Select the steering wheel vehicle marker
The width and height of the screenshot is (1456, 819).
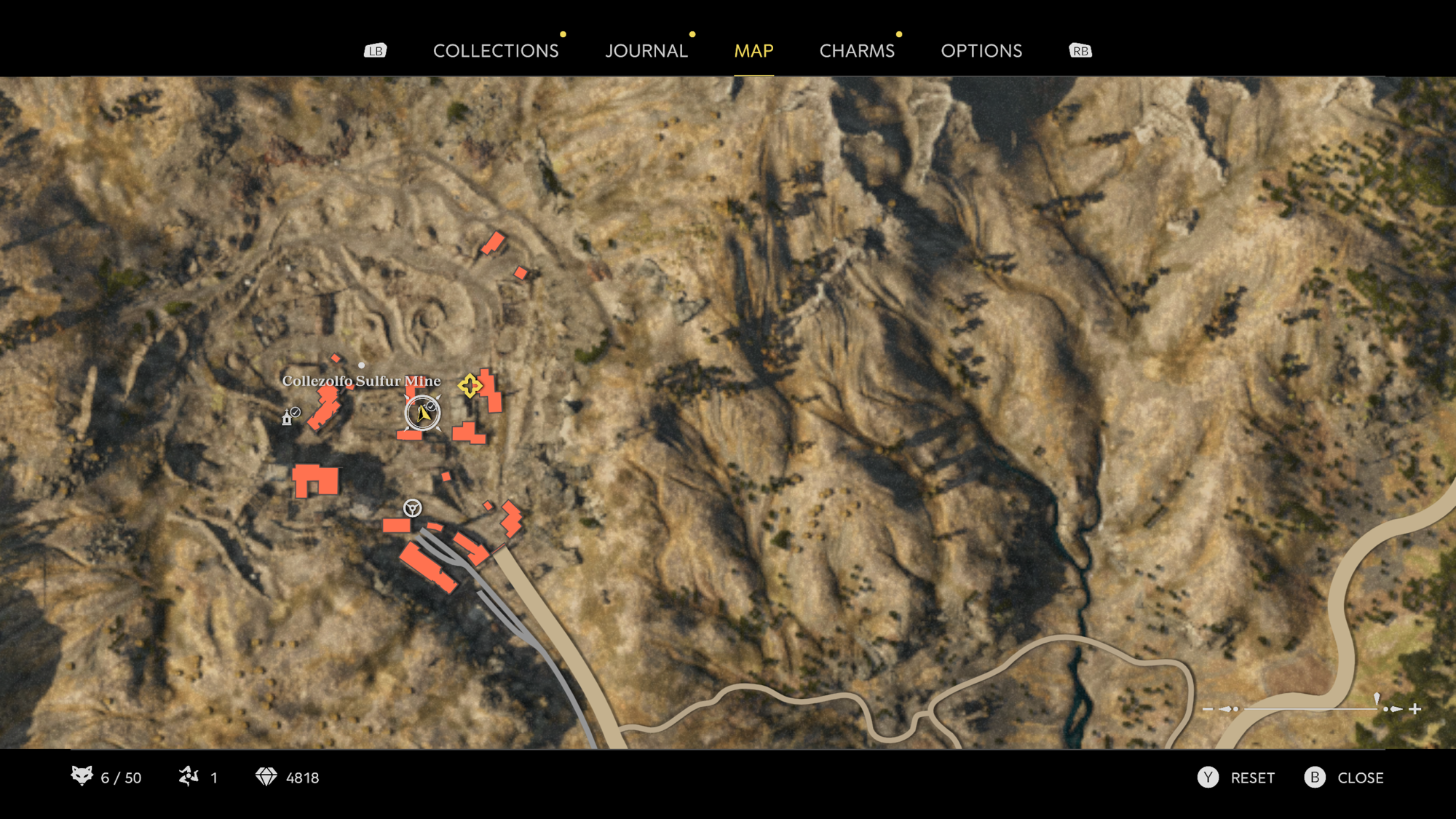[x=412, y=508]
